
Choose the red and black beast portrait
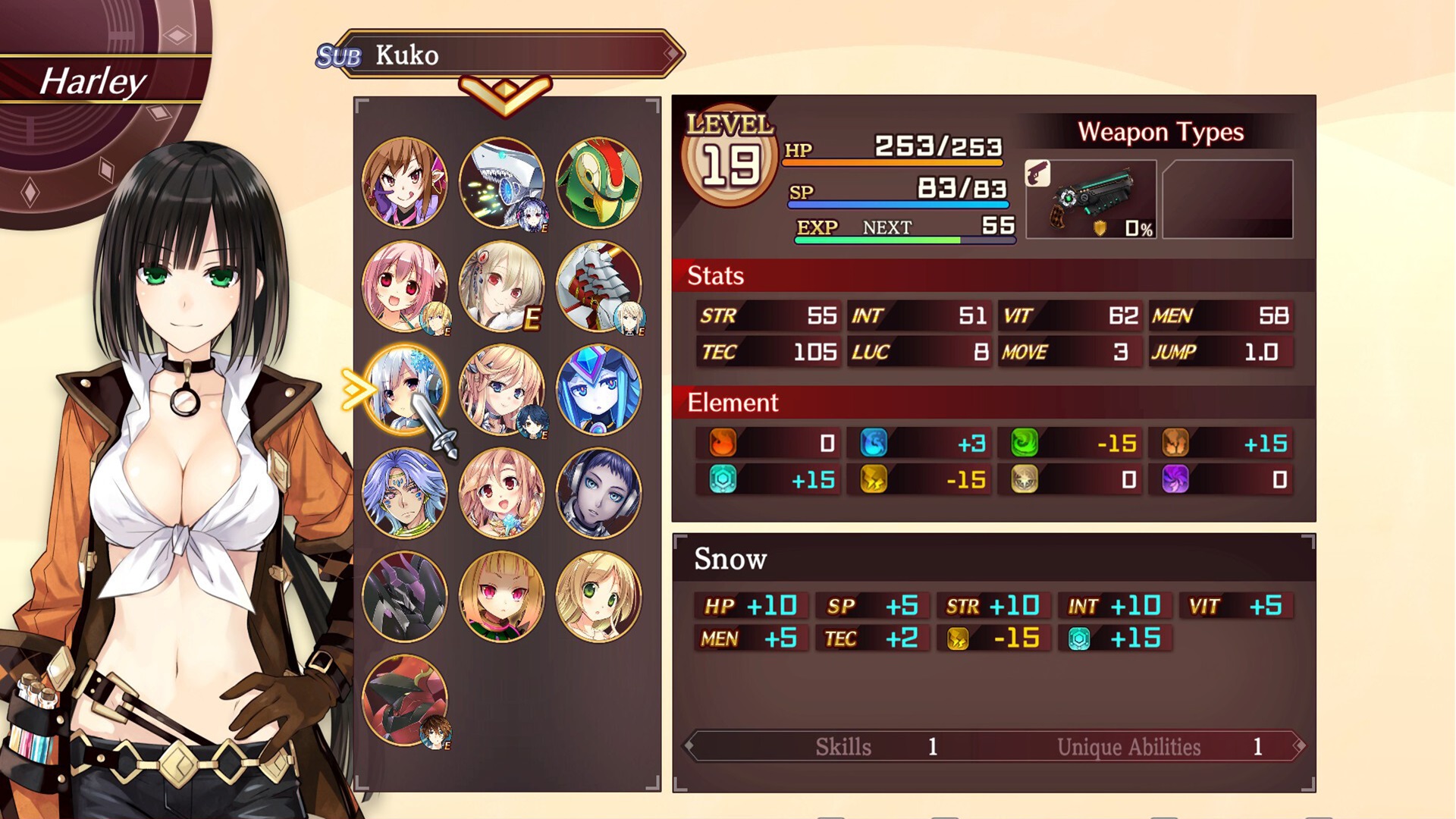[x=404, y=701]
